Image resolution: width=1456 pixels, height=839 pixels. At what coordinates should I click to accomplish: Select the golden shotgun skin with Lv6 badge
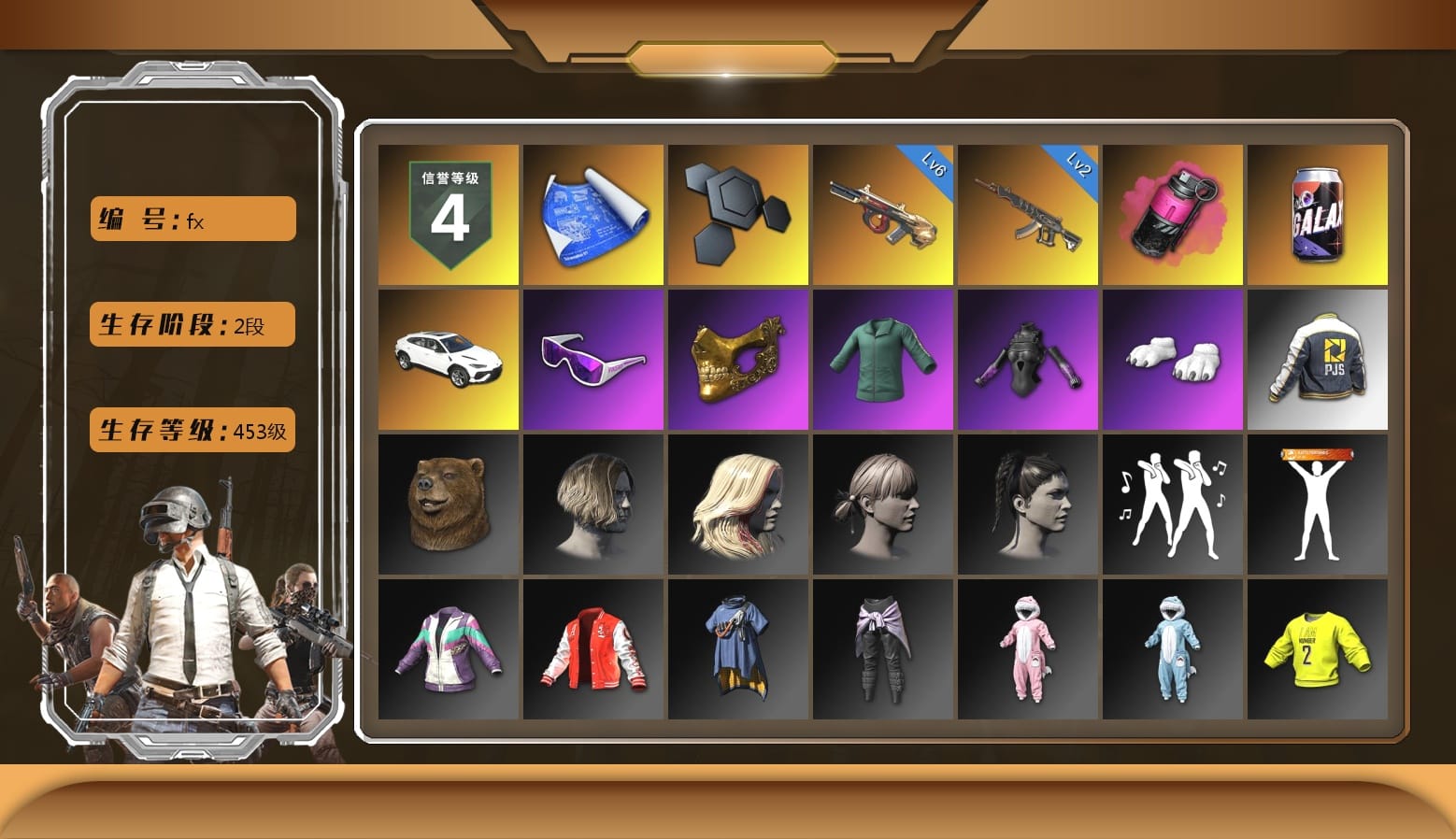click(882, 213)
